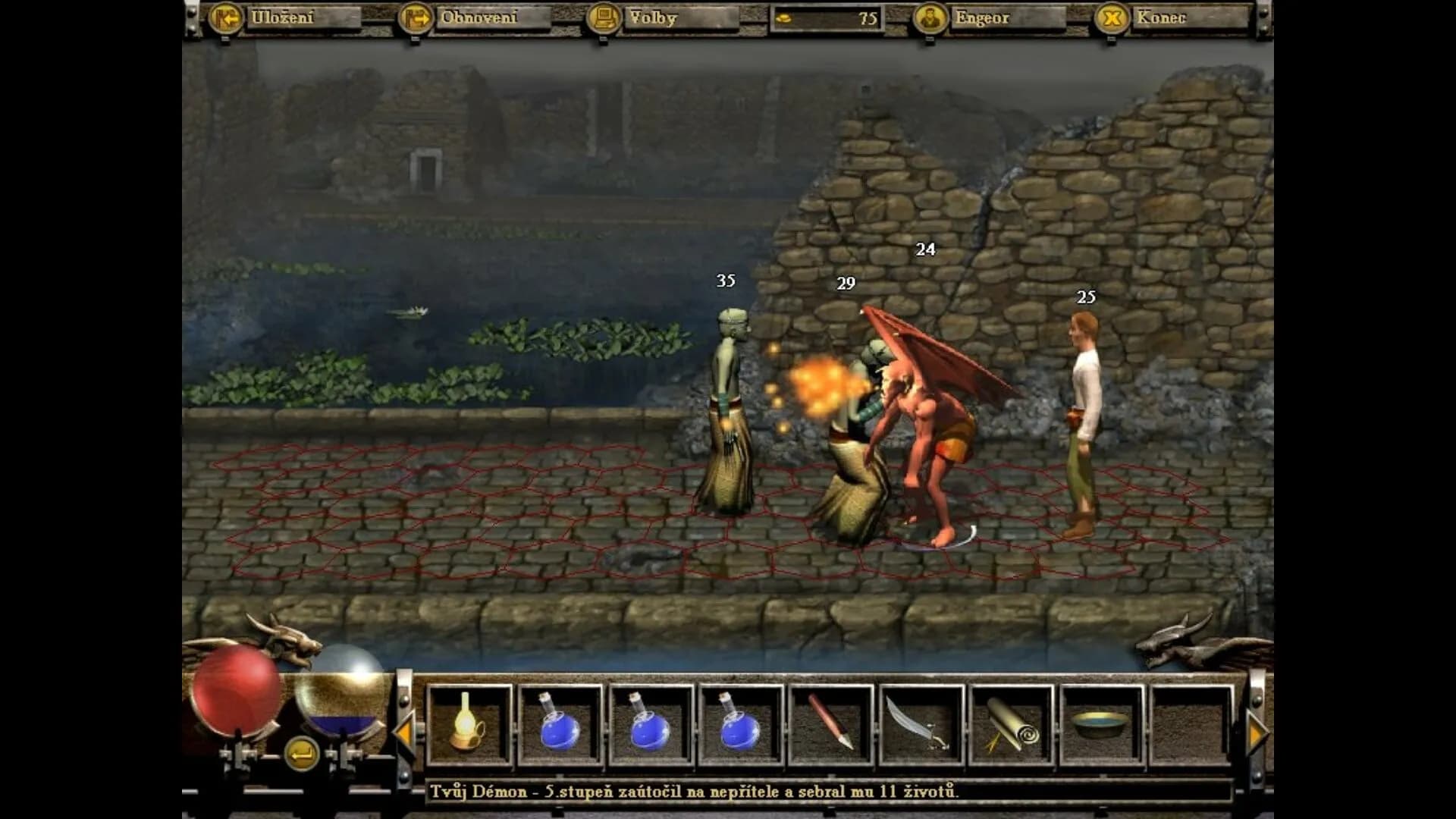Show previous inventory items with left arrow
Screen dimensions: 1456x819
(x=403, y=733)
